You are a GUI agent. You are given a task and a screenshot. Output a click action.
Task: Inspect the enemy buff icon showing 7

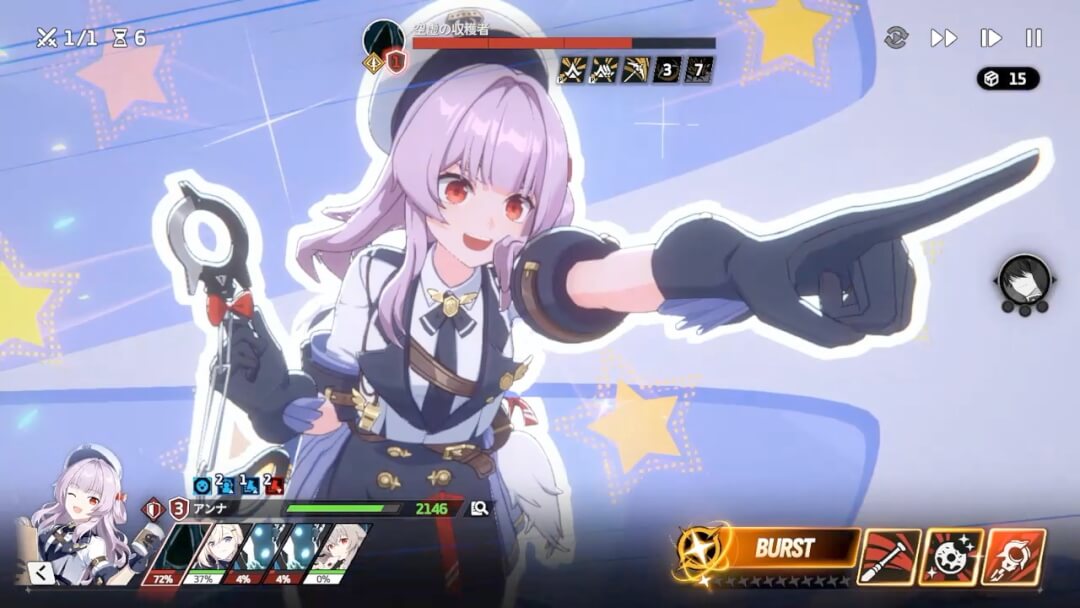point(699,70)
